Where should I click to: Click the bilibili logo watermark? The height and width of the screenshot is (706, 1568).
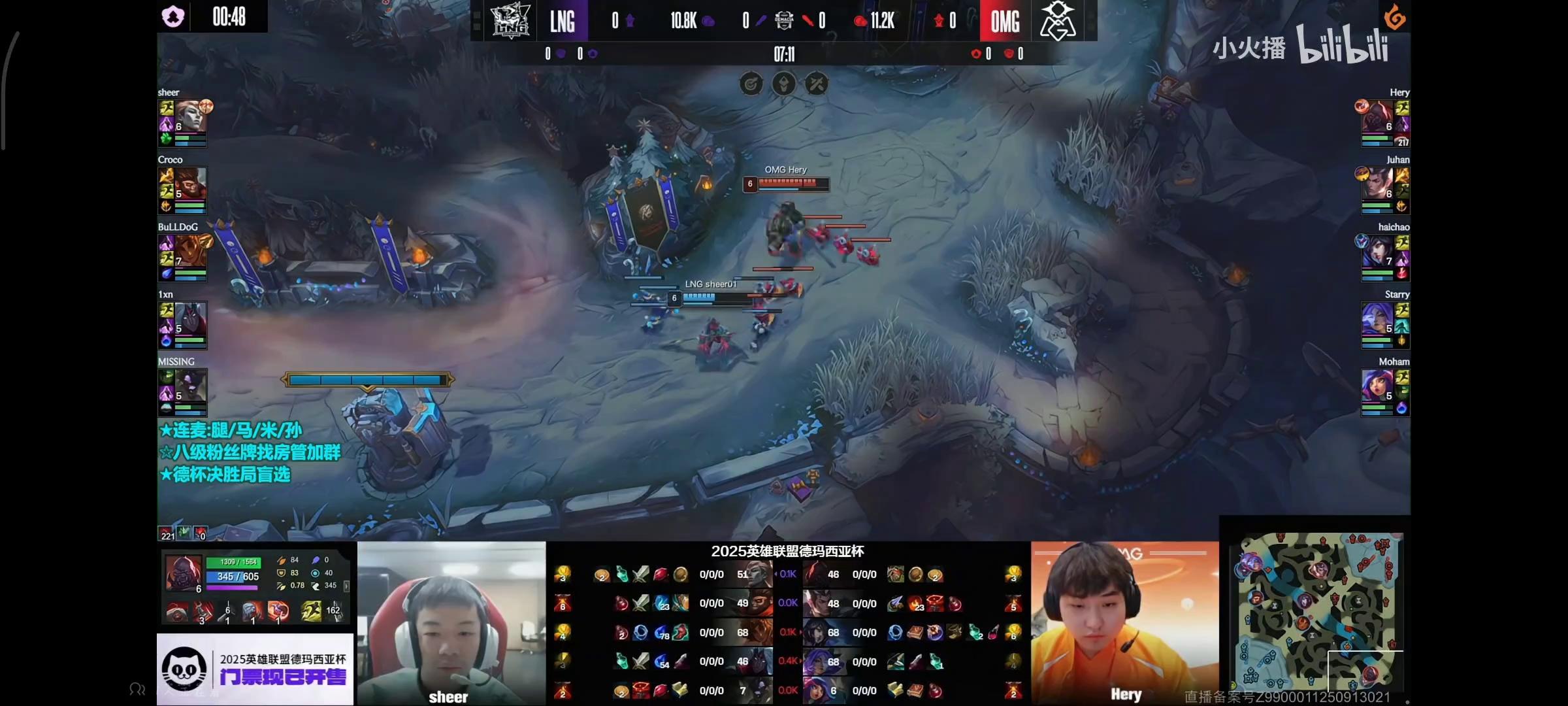[1343, 46]
